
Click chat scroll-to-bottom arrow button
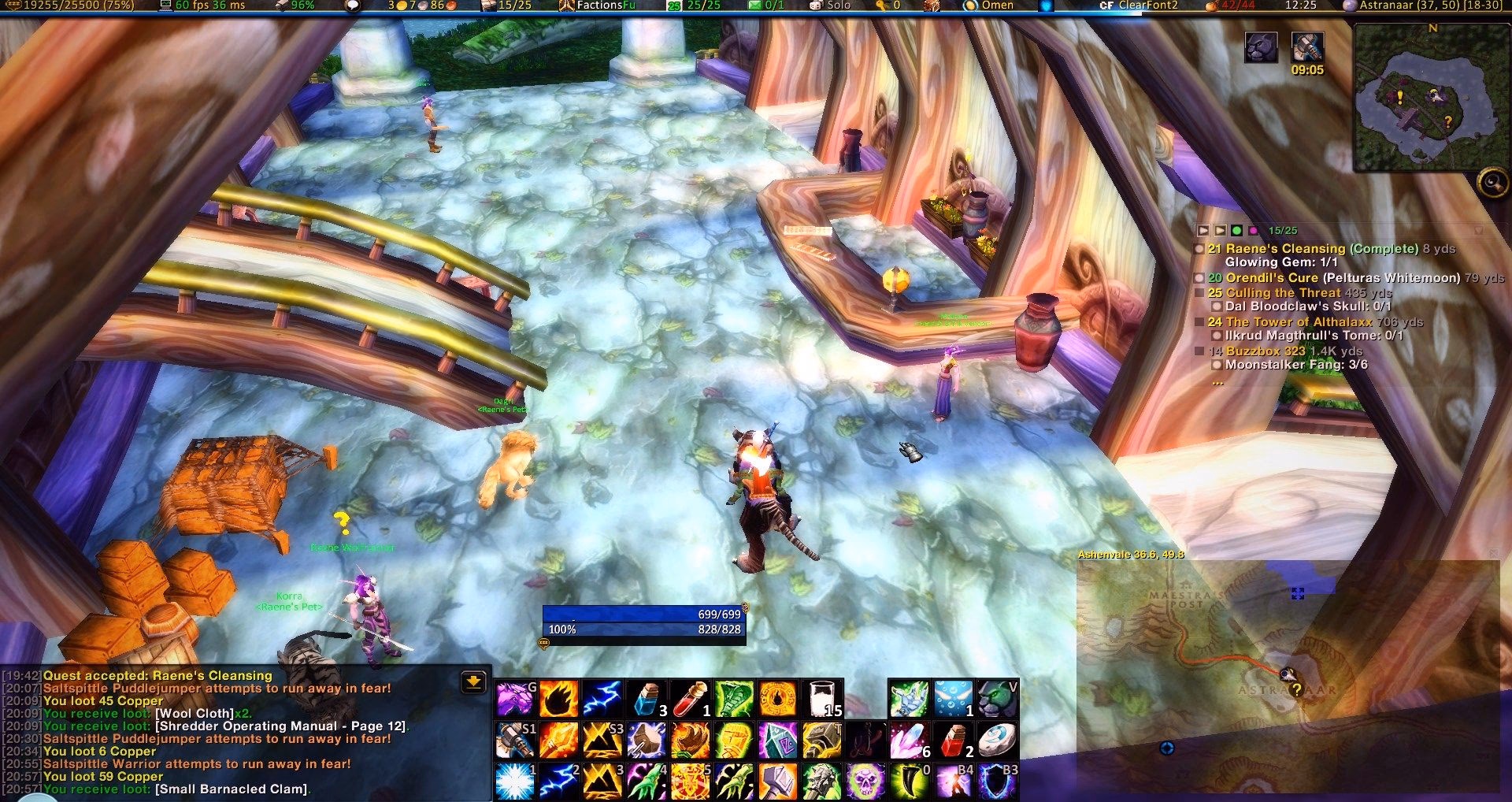tap(473, 682)
